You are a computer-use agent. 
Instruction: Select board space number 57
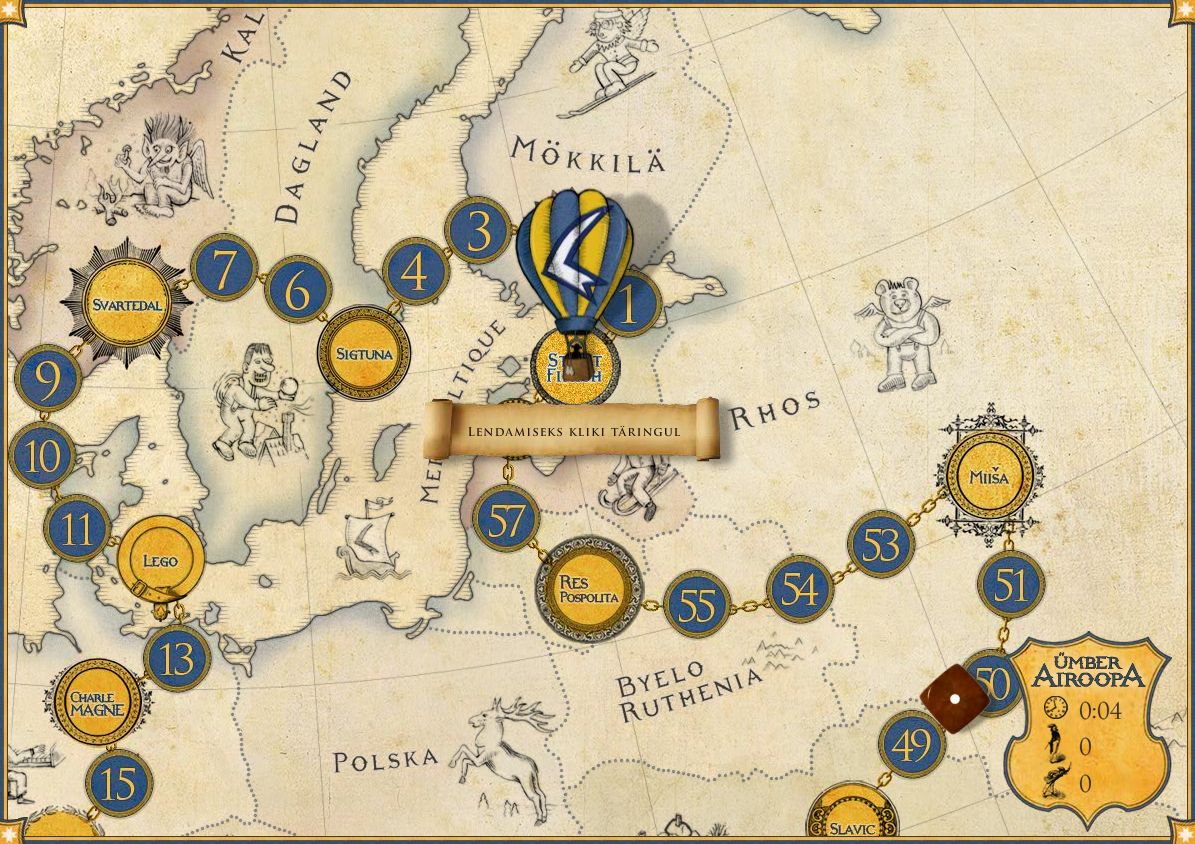[x=506, y=520]
